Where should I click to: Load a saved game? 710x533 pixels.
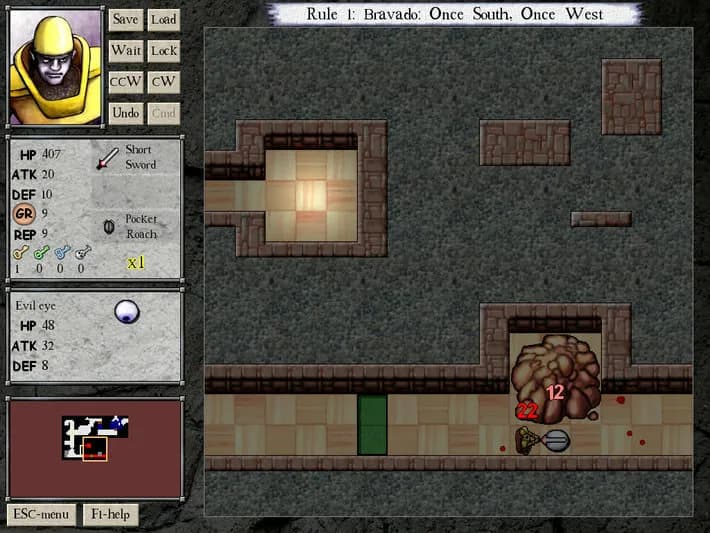pos(163,19)
